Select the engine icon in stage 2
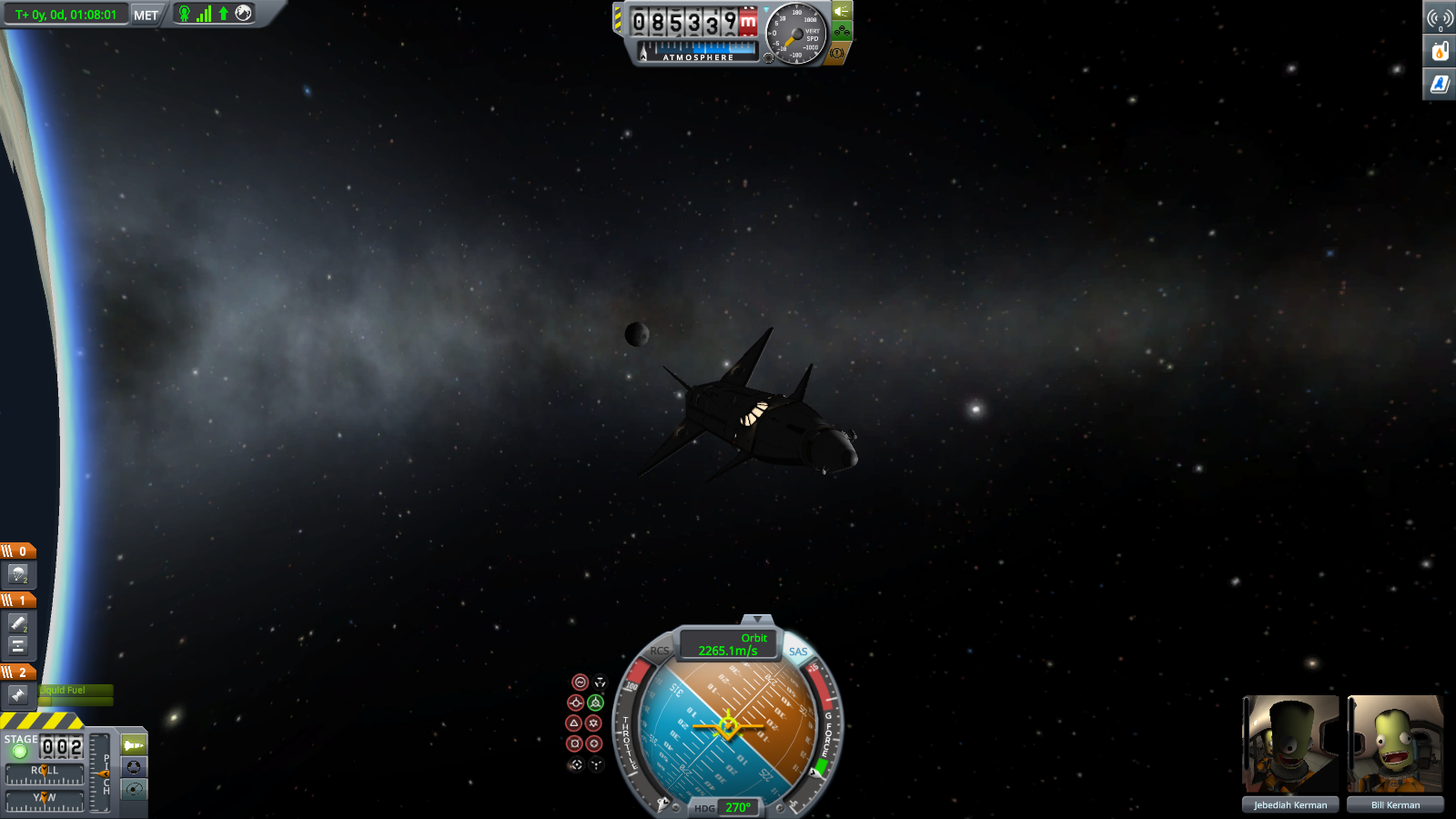The width and height of the screenshot is (1456, 819). click(x=18, y=695)
